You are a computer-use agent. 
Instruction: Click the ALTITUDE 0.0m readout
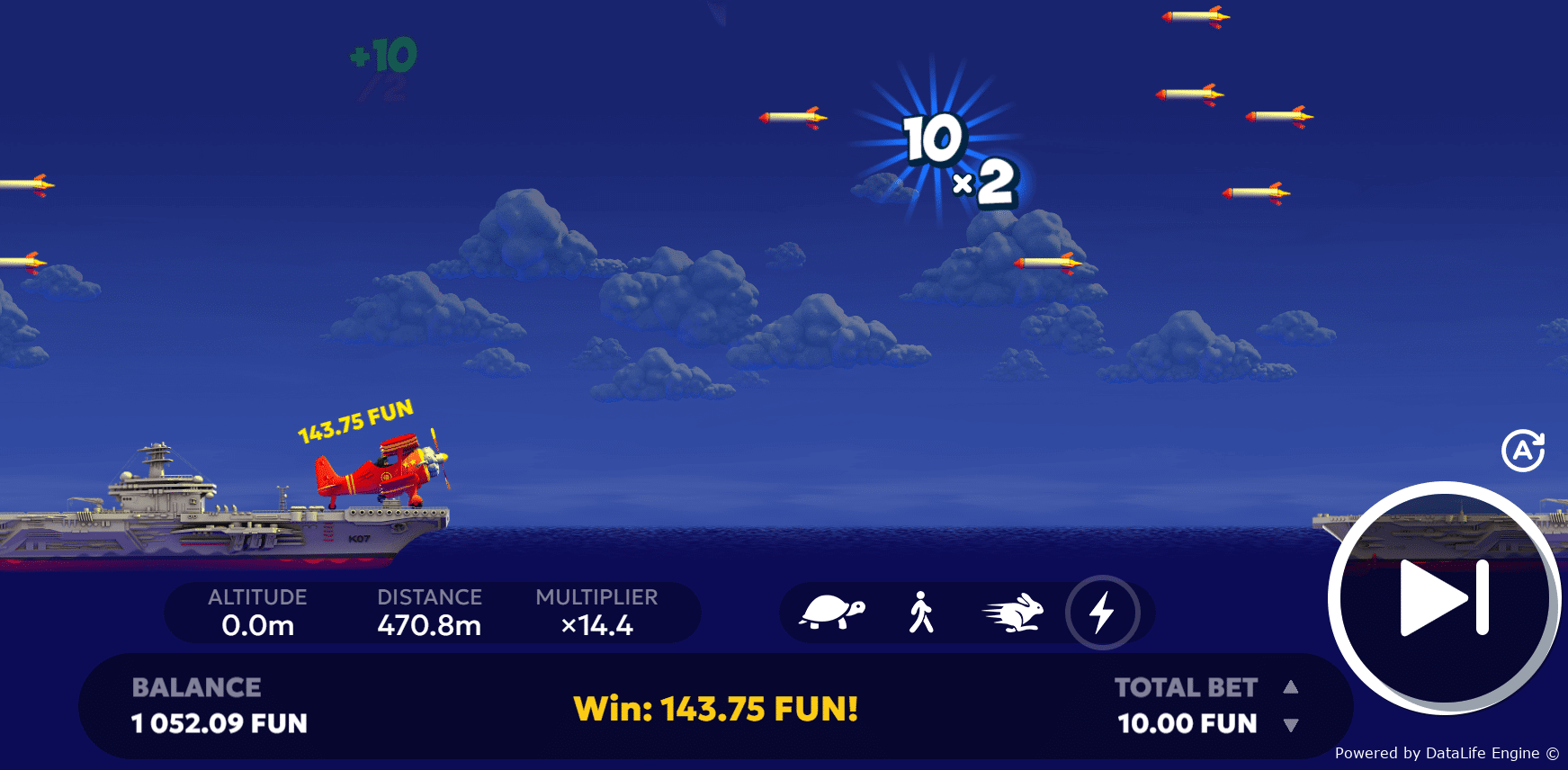click(256, 613)
